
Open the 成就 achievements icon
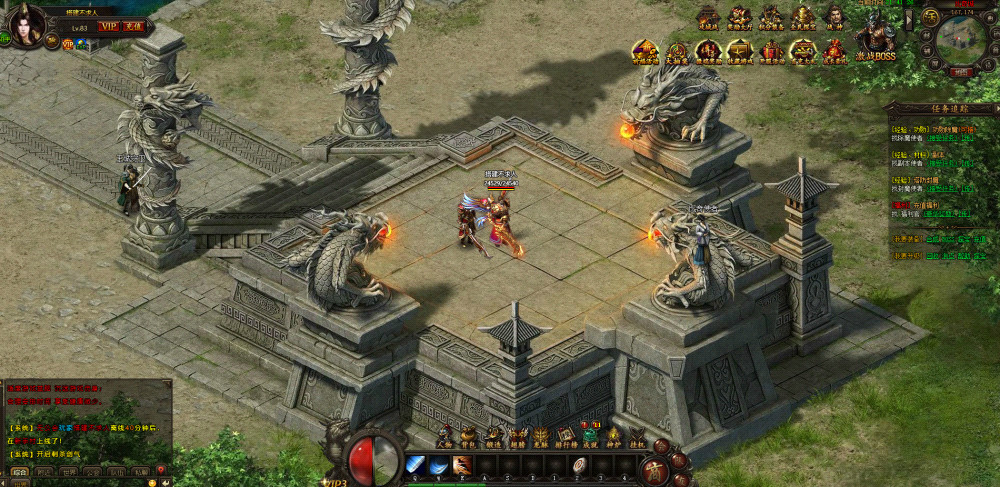[x=590, y=436]
